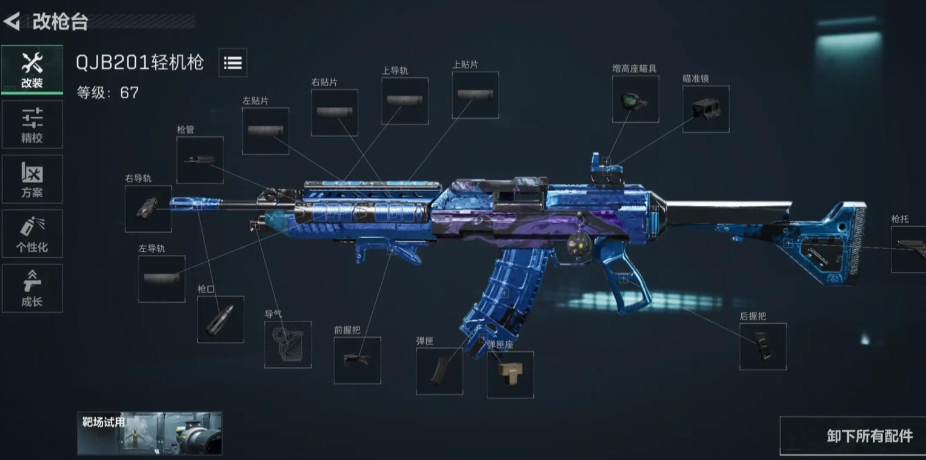Open the 前握把 foregrip slot
The height and width of the screenshot is (460, 926).
(x=357, y=360)
